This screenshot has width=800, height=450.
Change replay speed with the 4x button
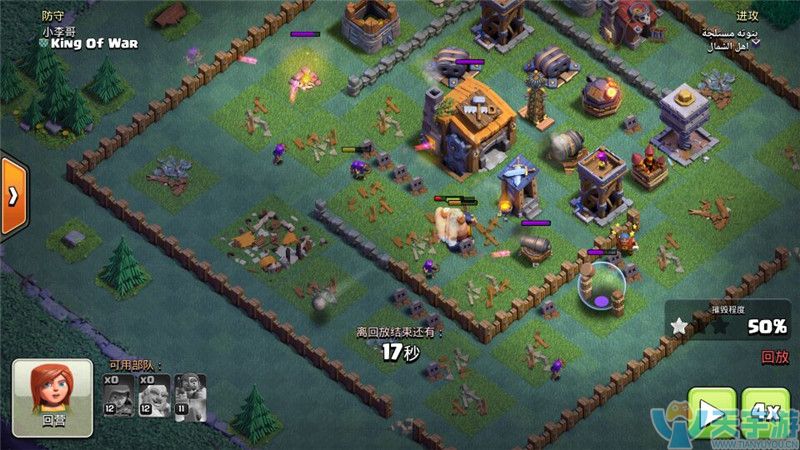(765, 412)
